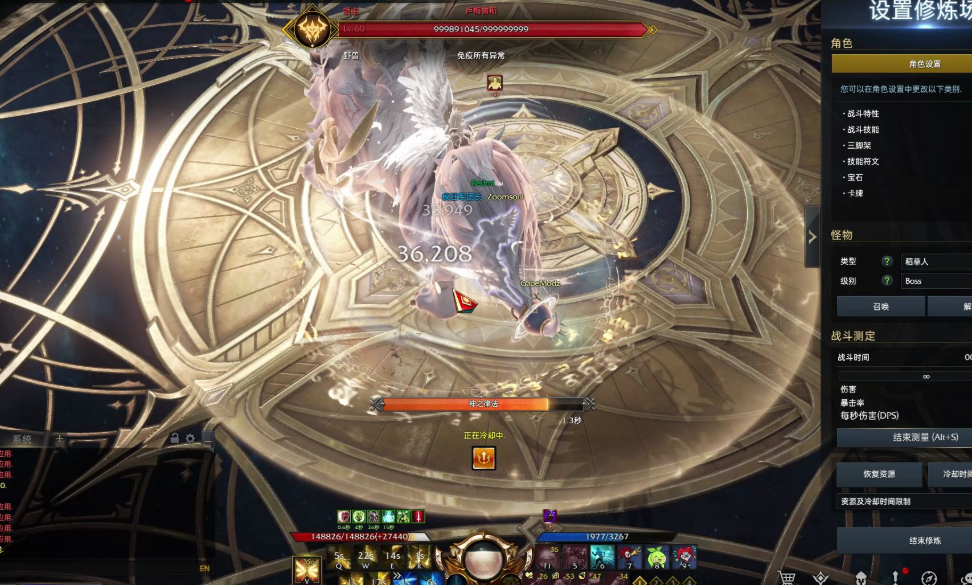Use the green sprout item slot
Screen dimensions: 972x585
pos(657,556)
